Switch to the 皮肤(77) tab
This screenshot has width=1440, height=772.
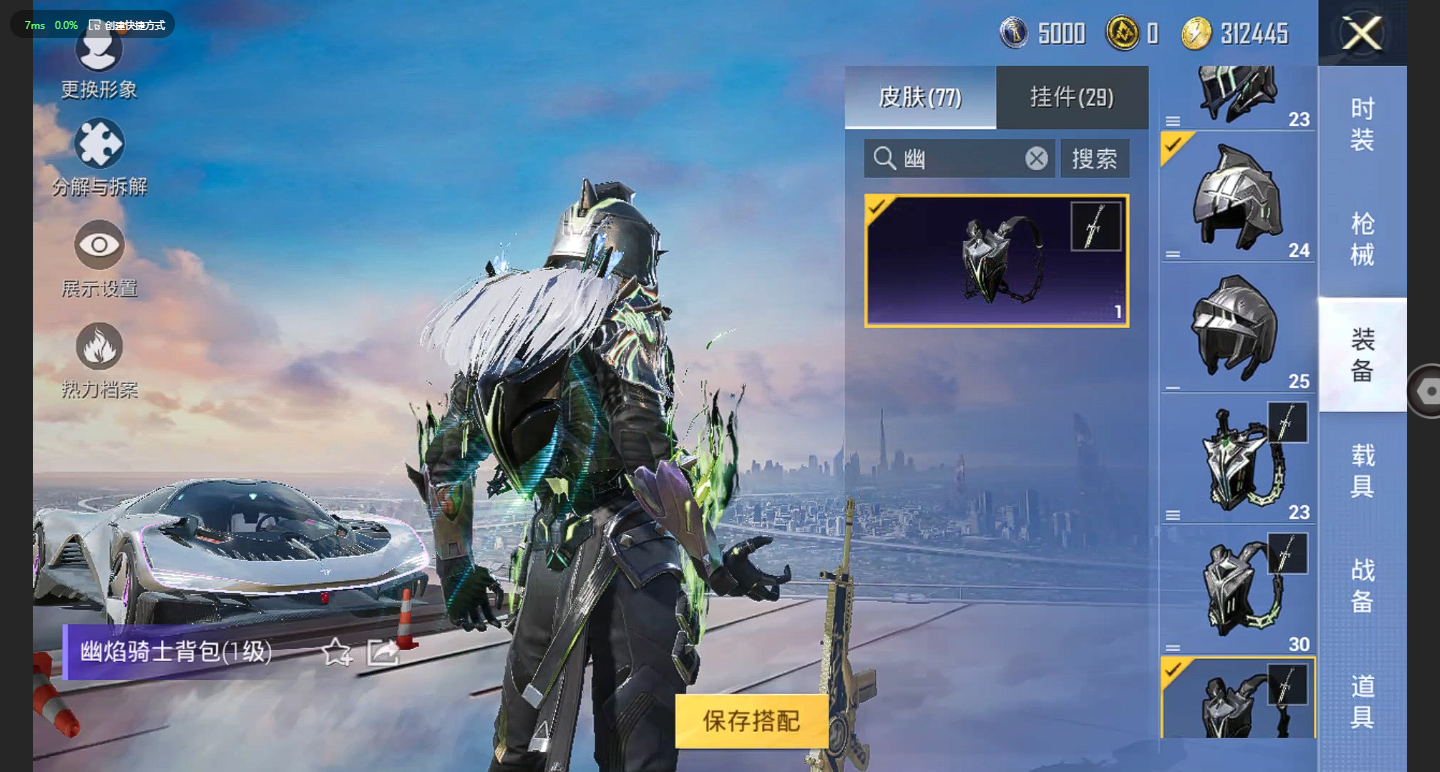click(920, 97)
